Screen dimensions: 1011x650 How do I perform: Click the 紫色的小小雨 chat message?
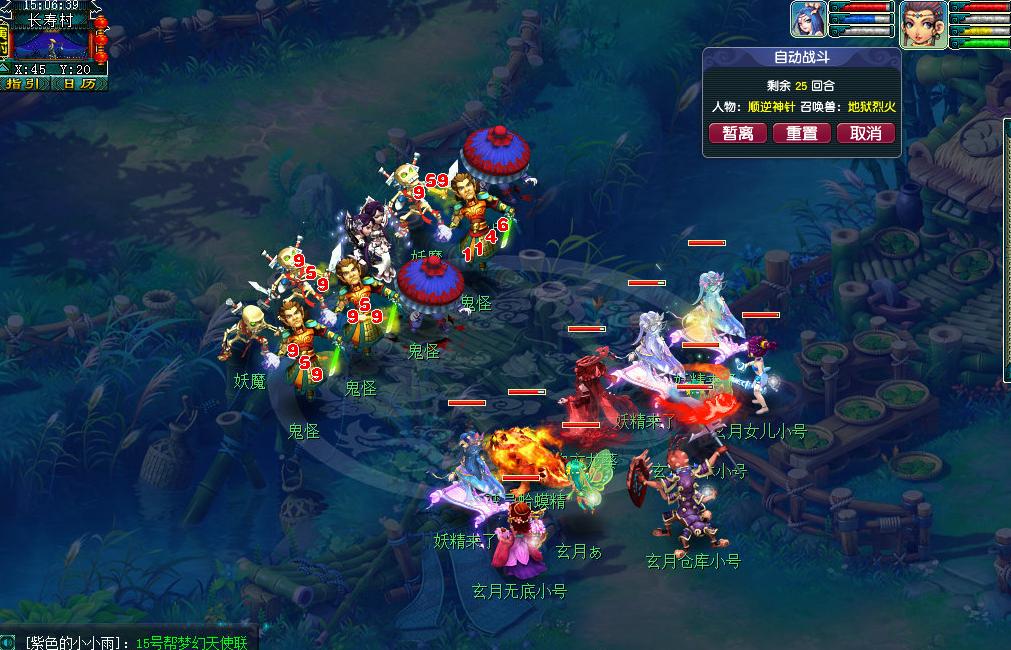click(135, 642)
